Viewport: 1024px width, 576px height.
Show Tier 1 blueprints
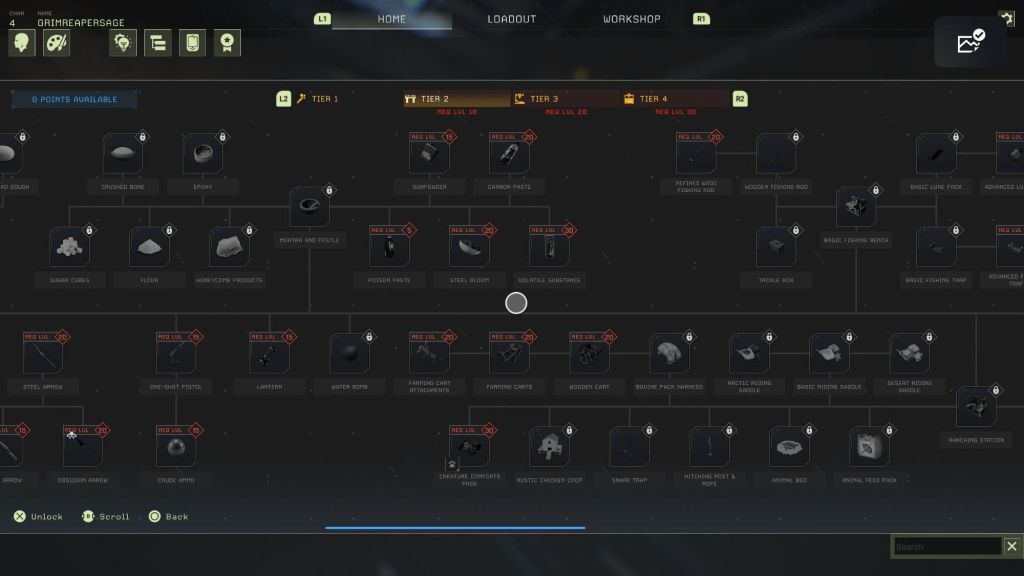(325, 99)
